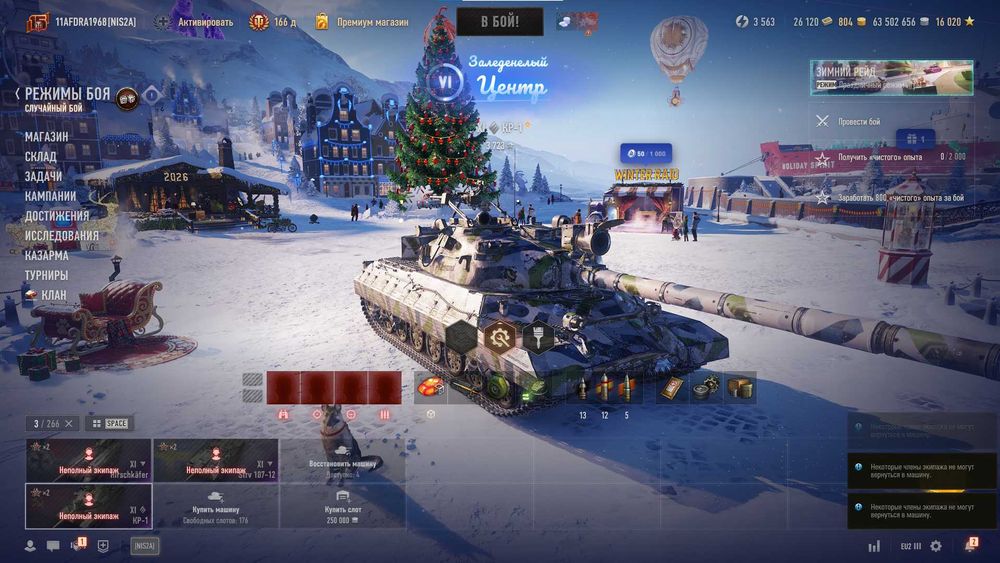This screenshot has height=563, width=1000.
Task: Click the Восстановить машину tile
Action: (x=342, y=461)
